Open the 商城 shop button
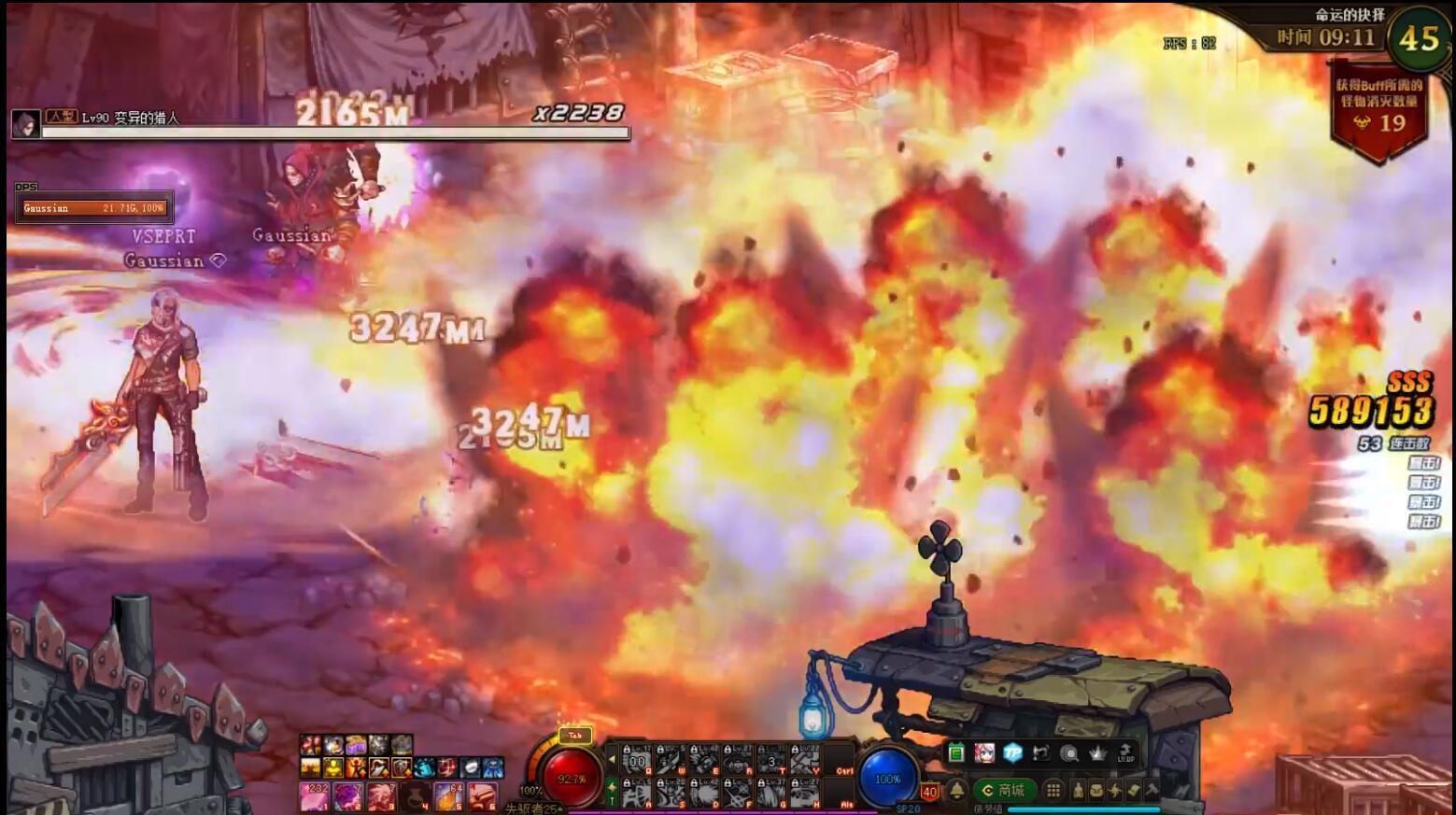1456x815 pixels. click(1004, 791)
